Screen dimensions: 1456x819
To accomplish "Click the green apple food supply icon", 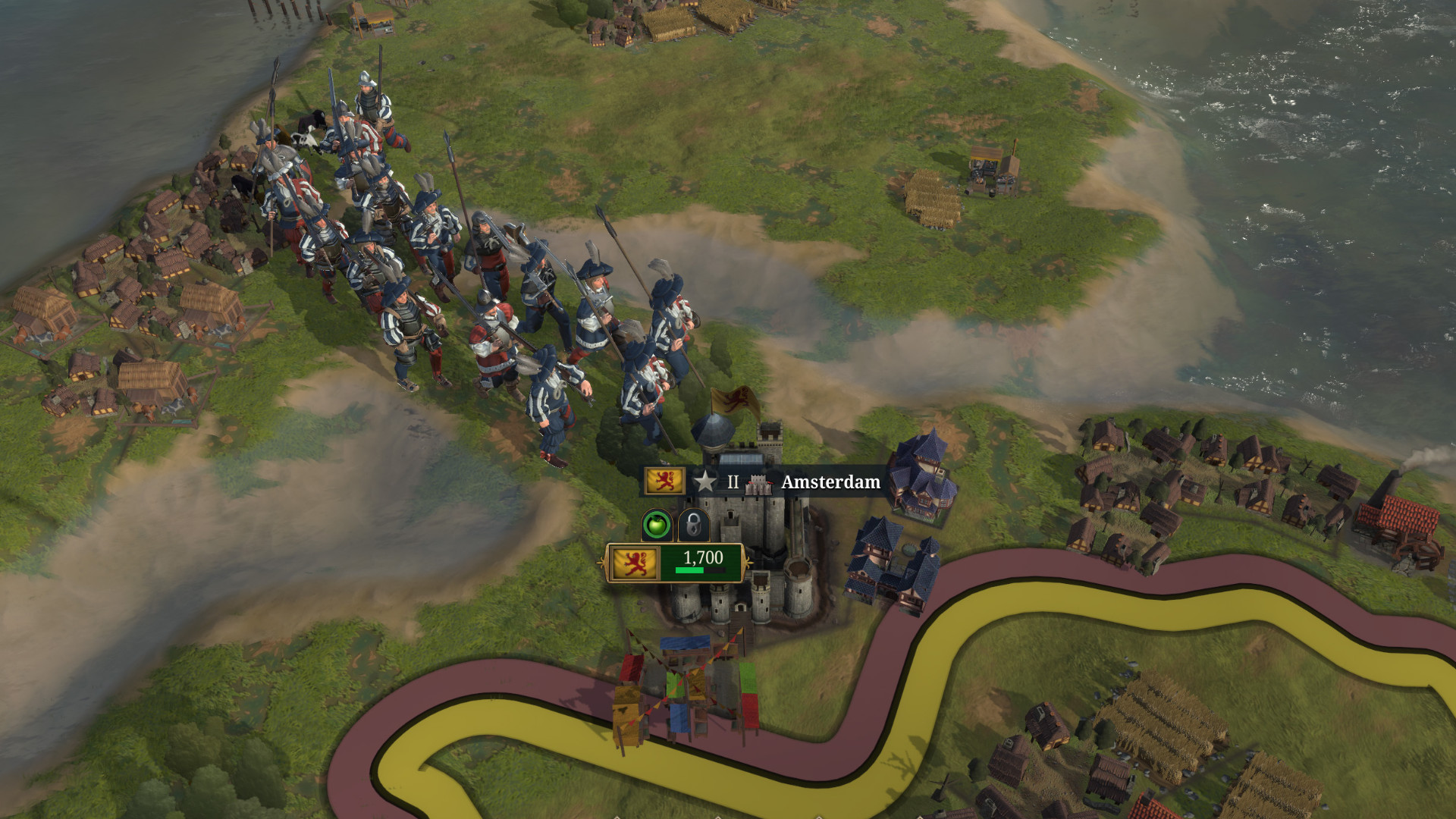I will [x=657, y=524].
